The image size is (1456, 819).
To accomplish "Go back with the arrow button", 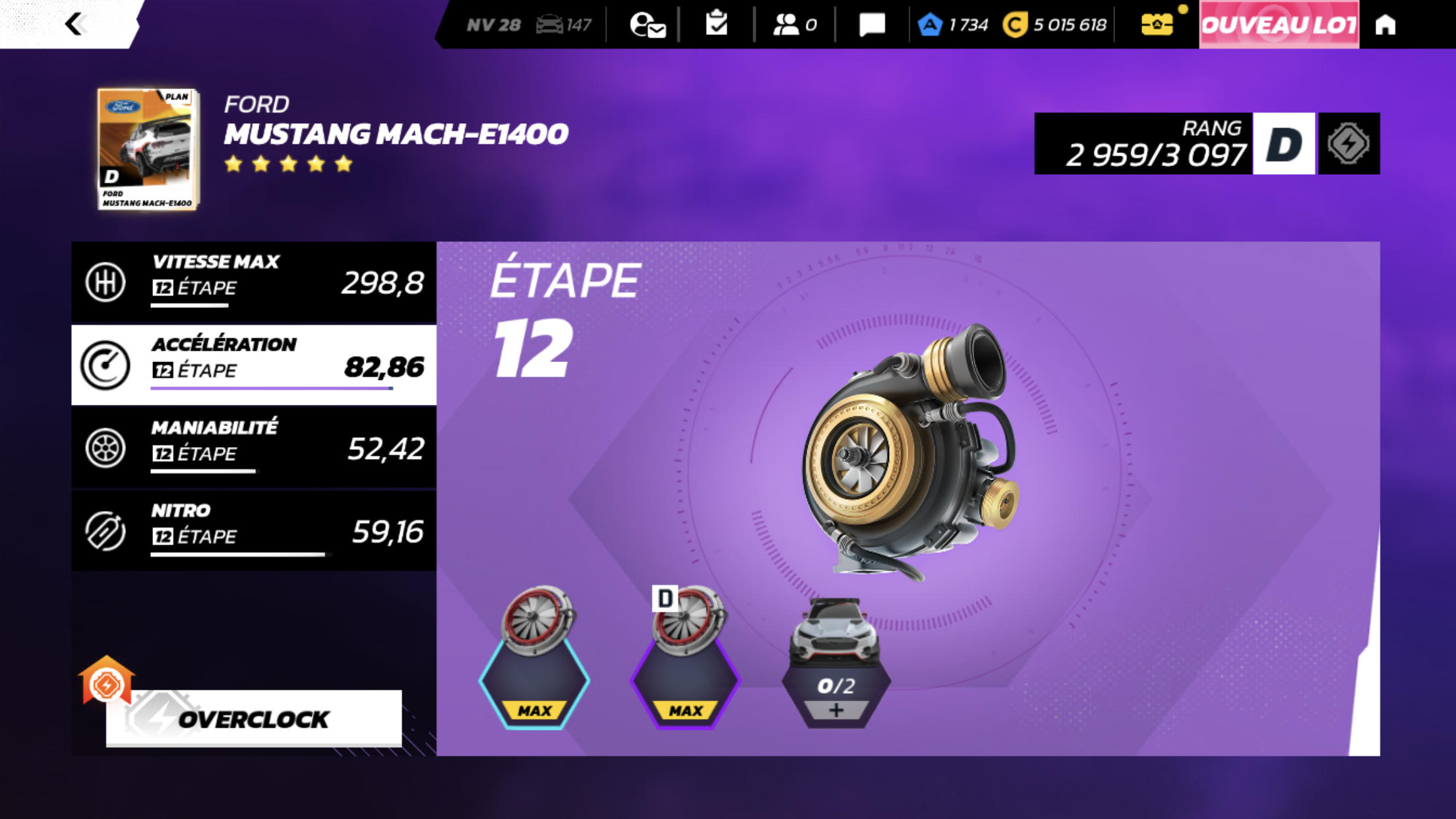I will pyautogui.click(x=75, y=24).
